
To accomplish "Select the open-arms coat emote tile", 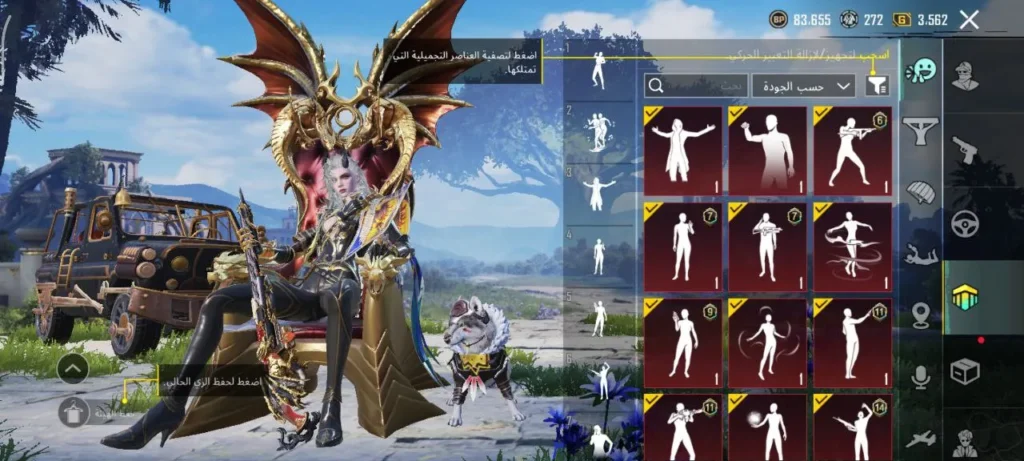I will 683,150.
